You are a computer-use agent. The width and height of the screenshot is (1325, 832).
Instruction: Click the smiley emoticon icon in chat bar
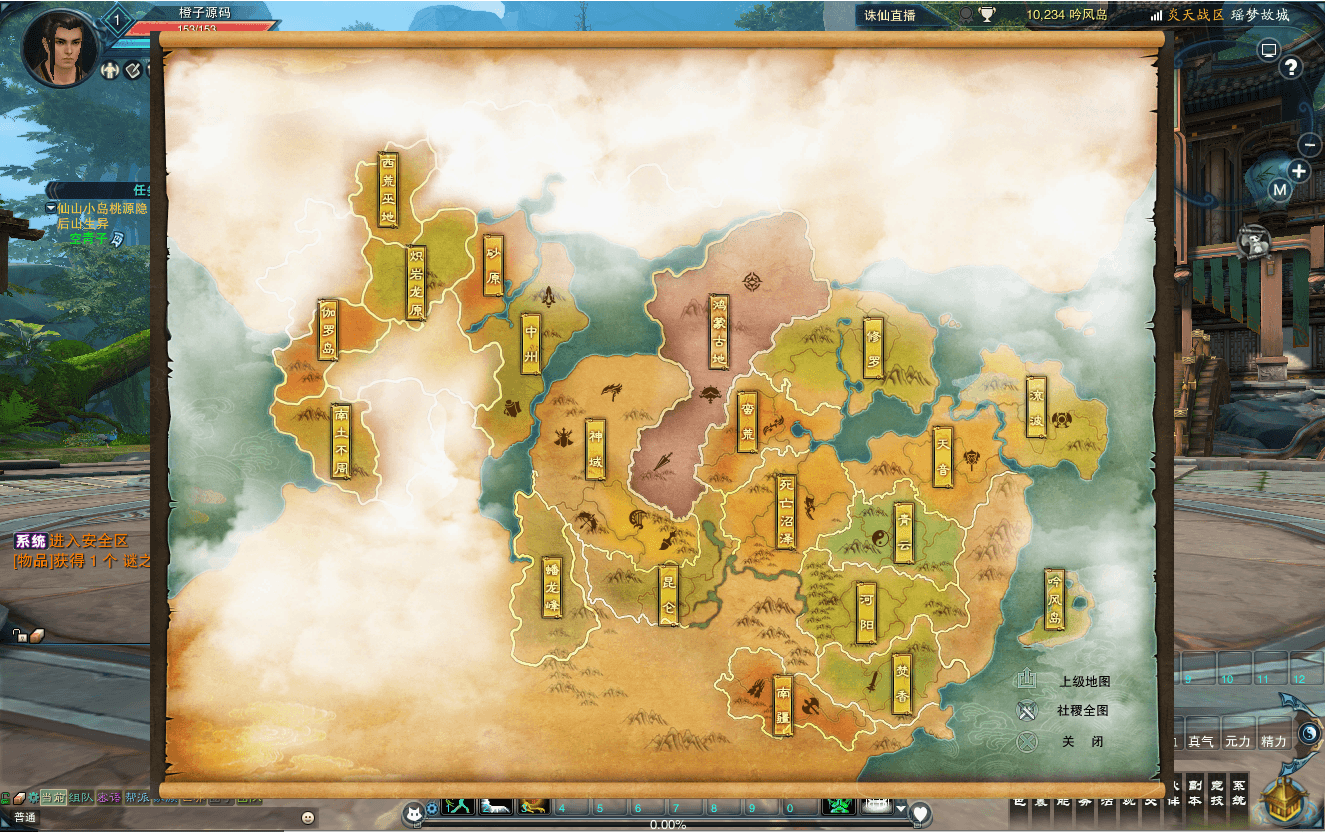point(308,819)
